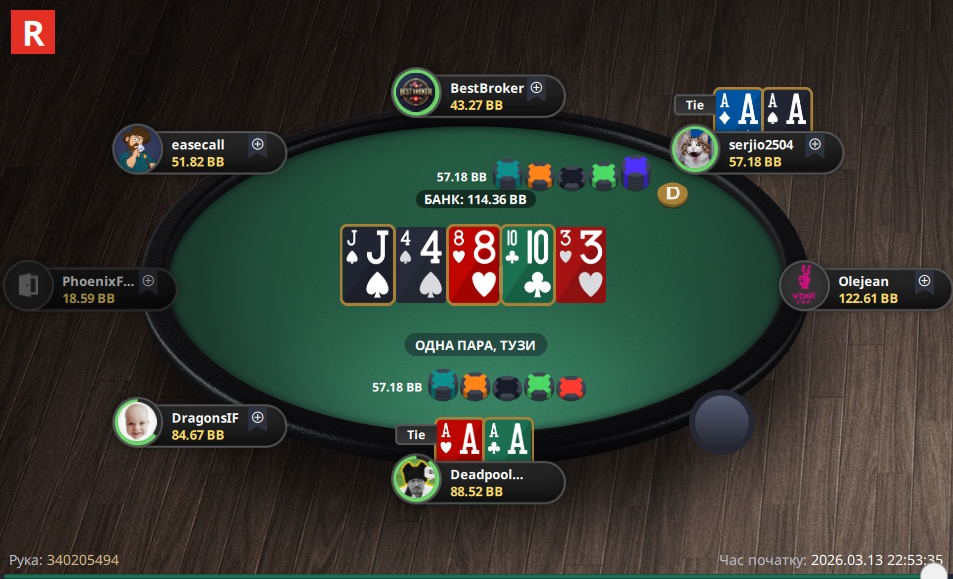Tag player serjio2504 with the plus icon

815,144
